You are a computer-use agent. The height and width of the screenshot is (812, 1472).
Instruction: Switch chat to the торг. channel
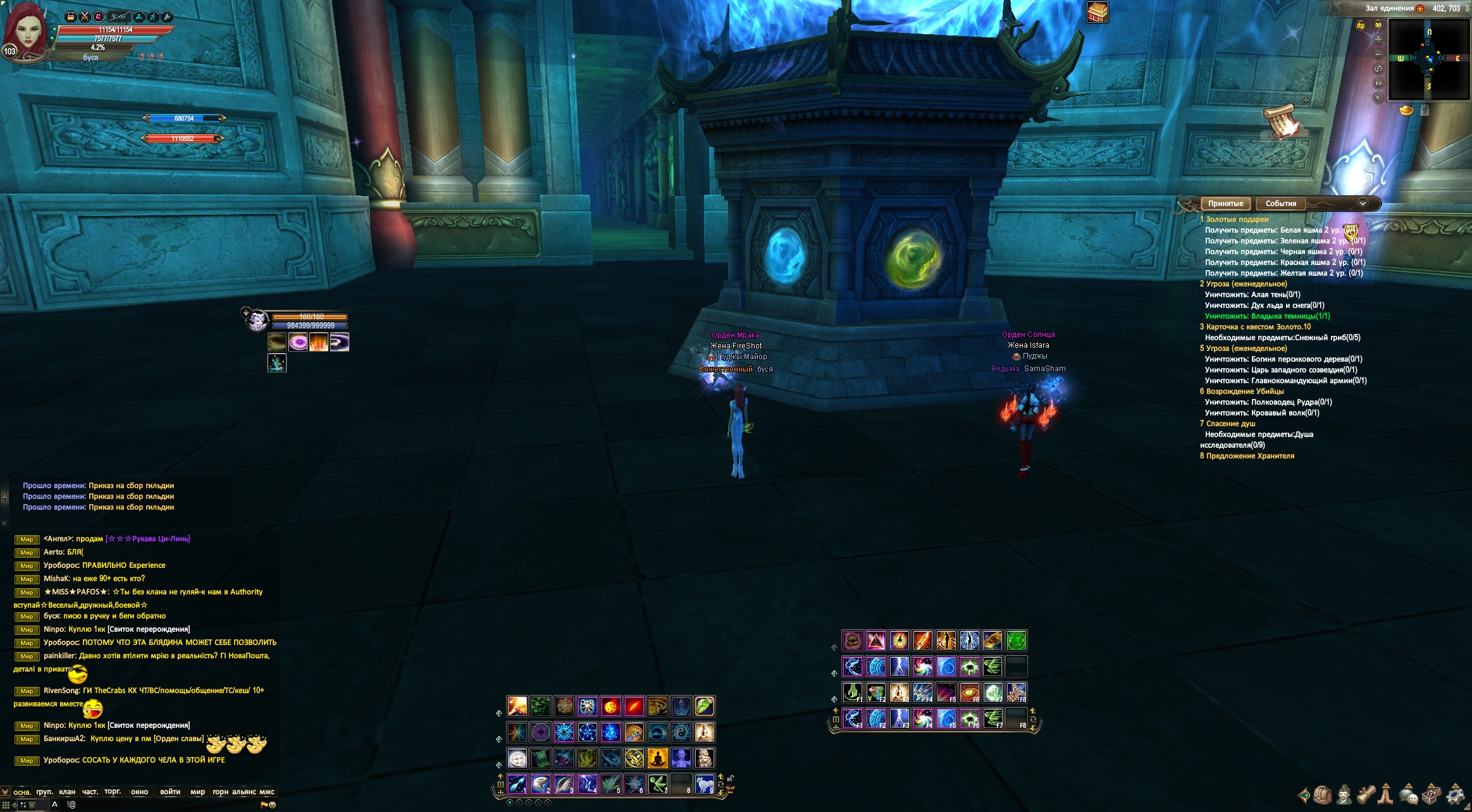[113, 792]
